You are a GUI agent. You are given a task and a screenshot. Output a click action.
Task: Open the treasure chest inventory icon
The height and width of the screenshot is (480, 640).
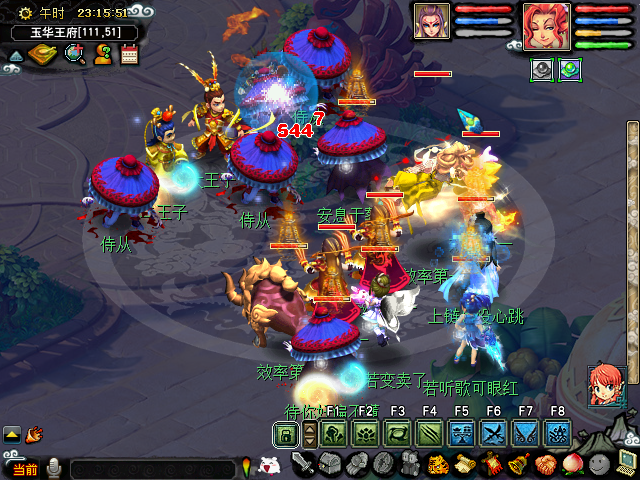click(x=330, y=464)
